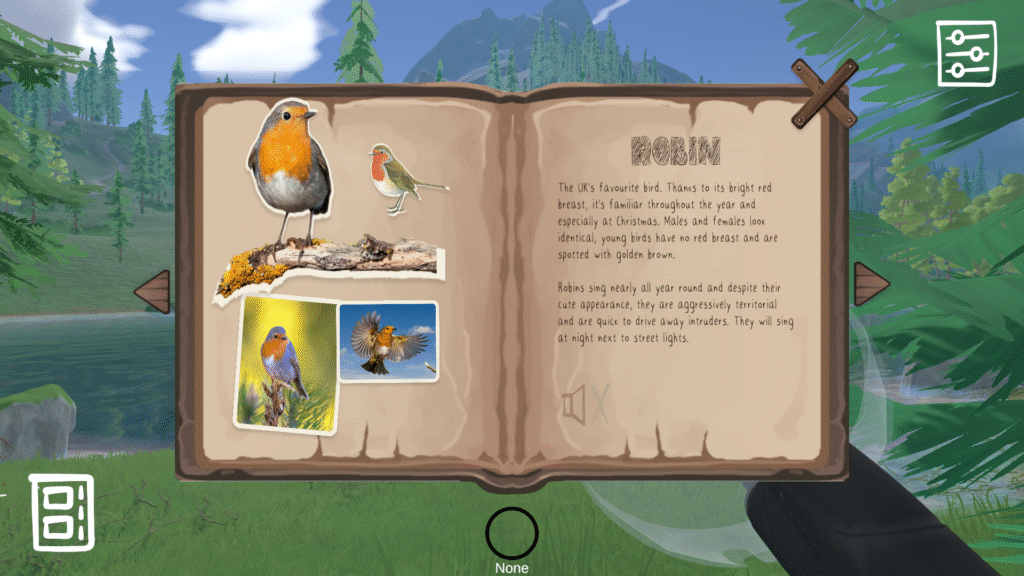This screenshot has height=576, width=1024.
Task: Turn to the previous page of the book
Action: point(153,292)
